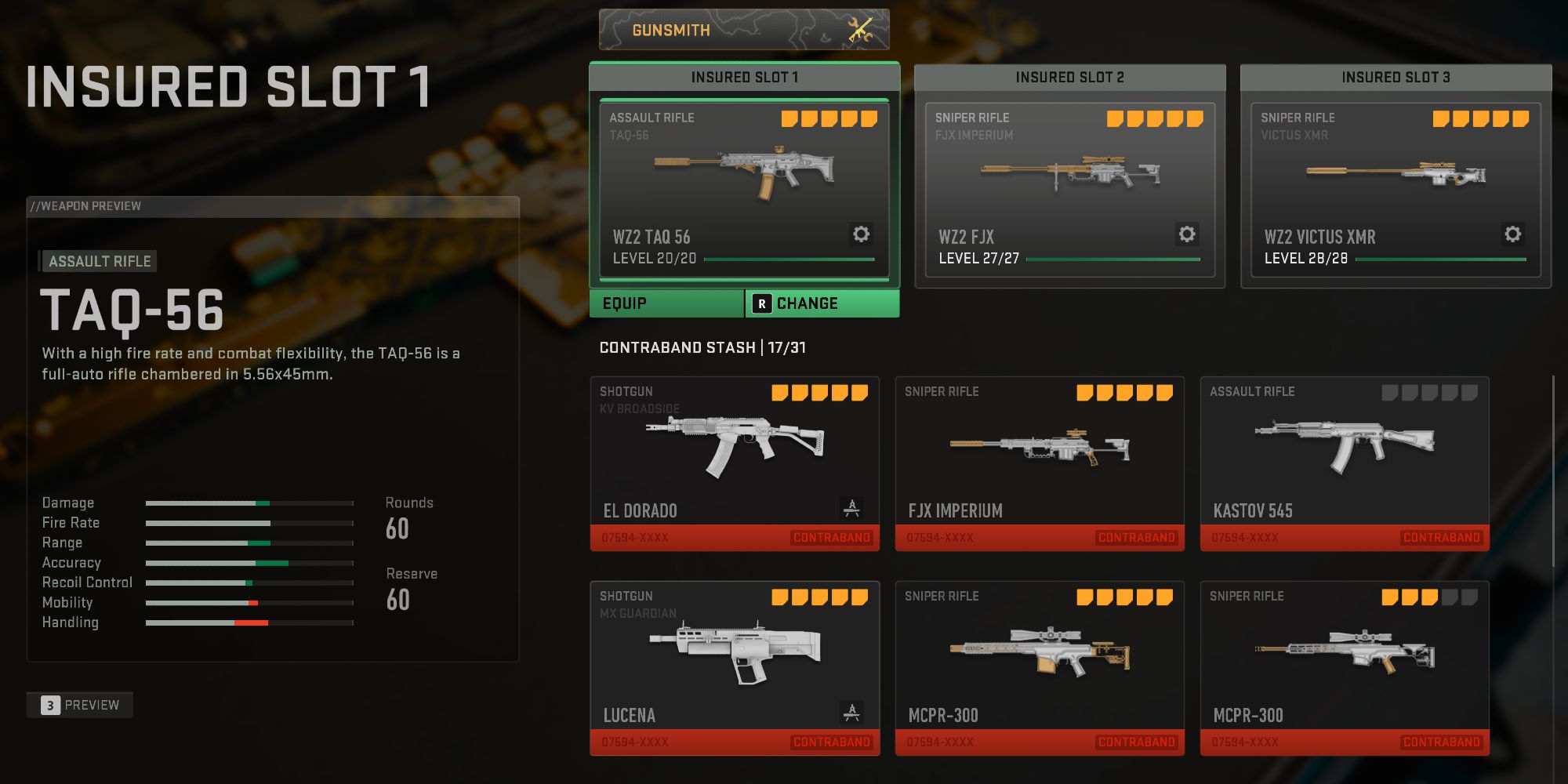
Task: Click the Contraband tag on El Dorado
Action: click(832, 538)
